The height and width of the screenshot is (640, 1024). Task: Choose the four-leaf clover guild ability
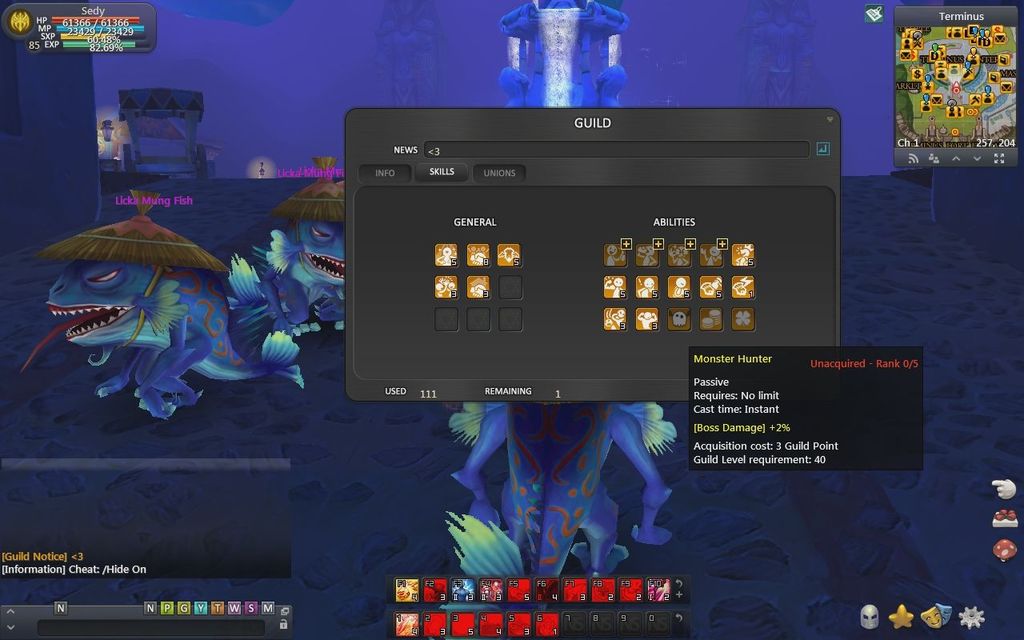coord(743,319)
